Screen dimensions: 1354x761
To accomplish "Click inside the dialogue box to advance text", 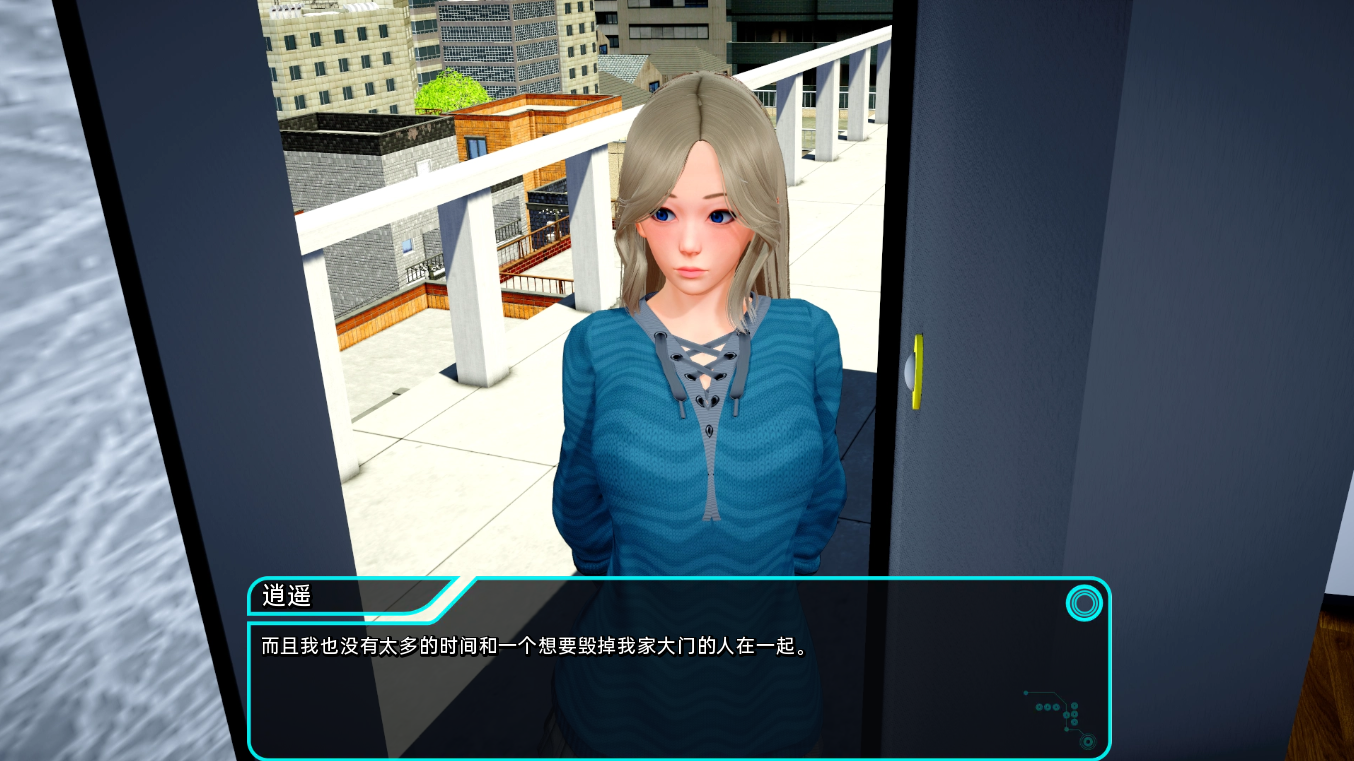I will tap(670, 690).
